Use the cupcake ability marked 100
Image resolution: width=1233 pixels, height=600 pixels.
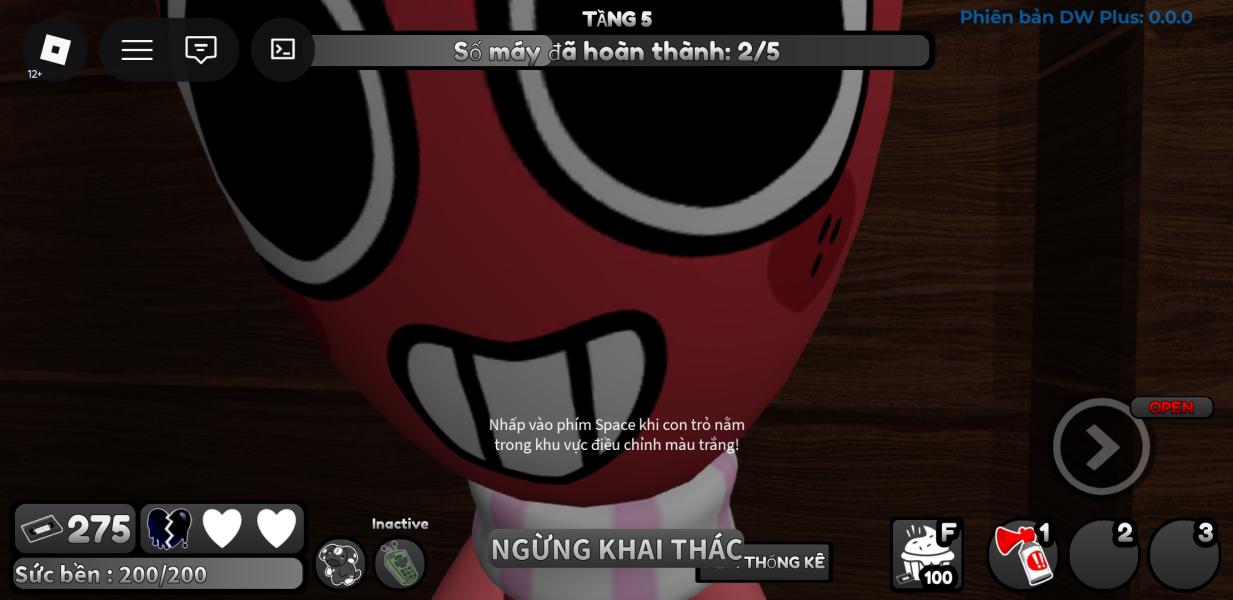coord(925,554)
